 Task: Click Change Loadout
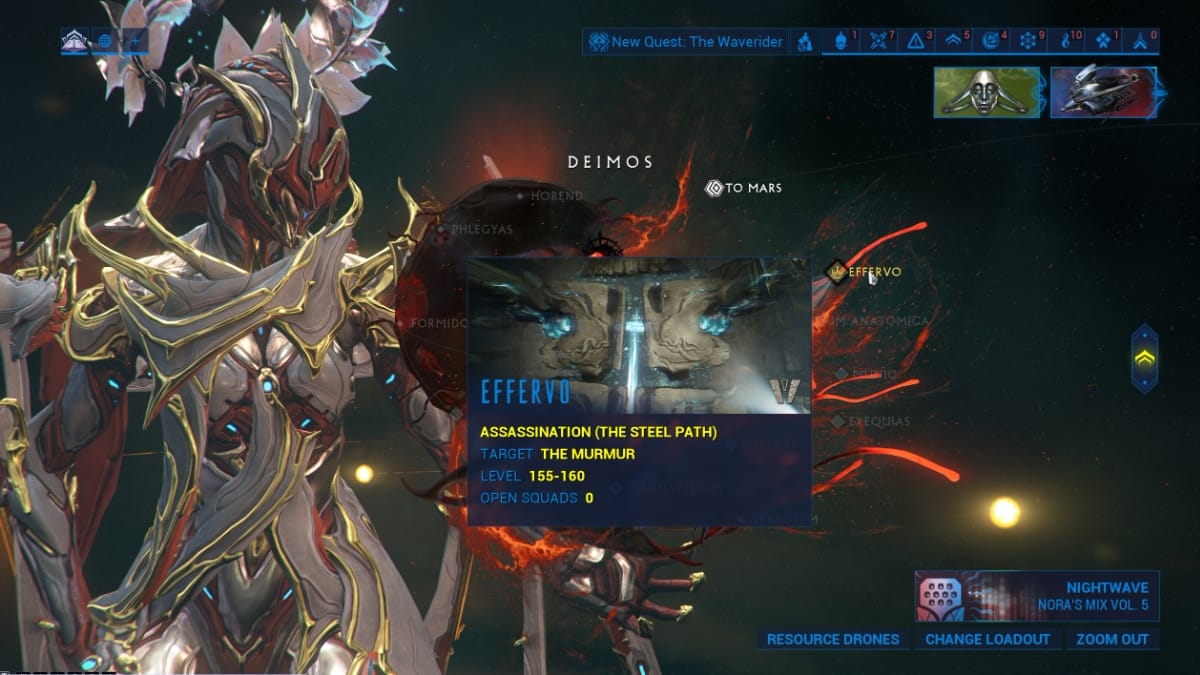coord(987,639)
